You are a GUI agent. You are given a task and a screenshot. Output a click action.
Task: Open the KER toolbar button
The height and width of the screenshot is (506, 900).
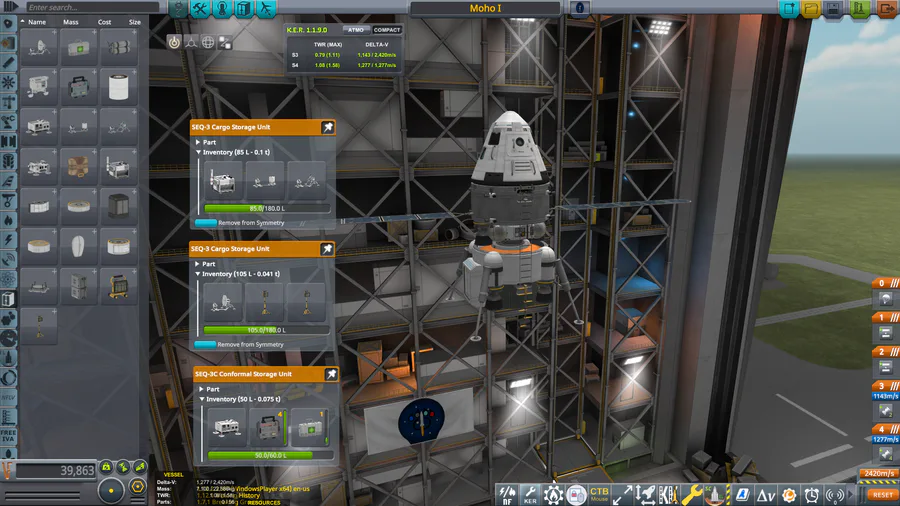530,493
